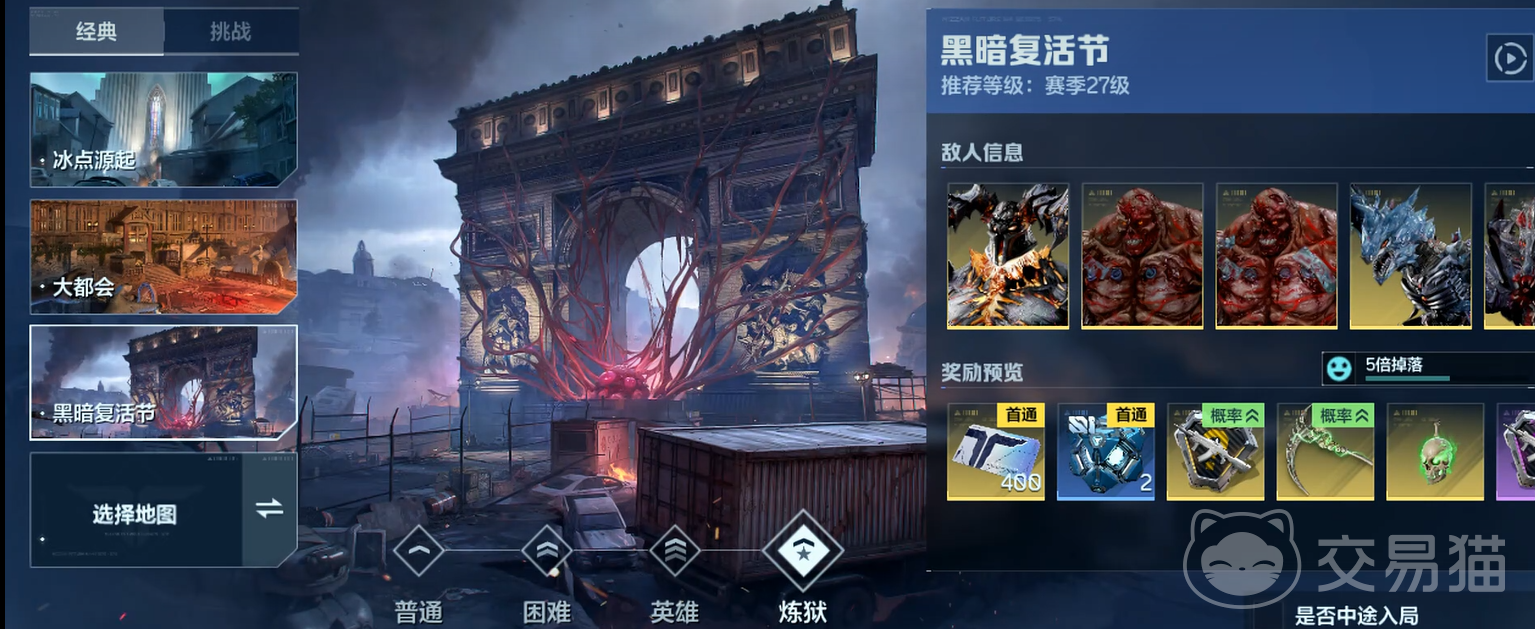View the green scythe reward
The image size is (1535, 629).
point(1325,451)
